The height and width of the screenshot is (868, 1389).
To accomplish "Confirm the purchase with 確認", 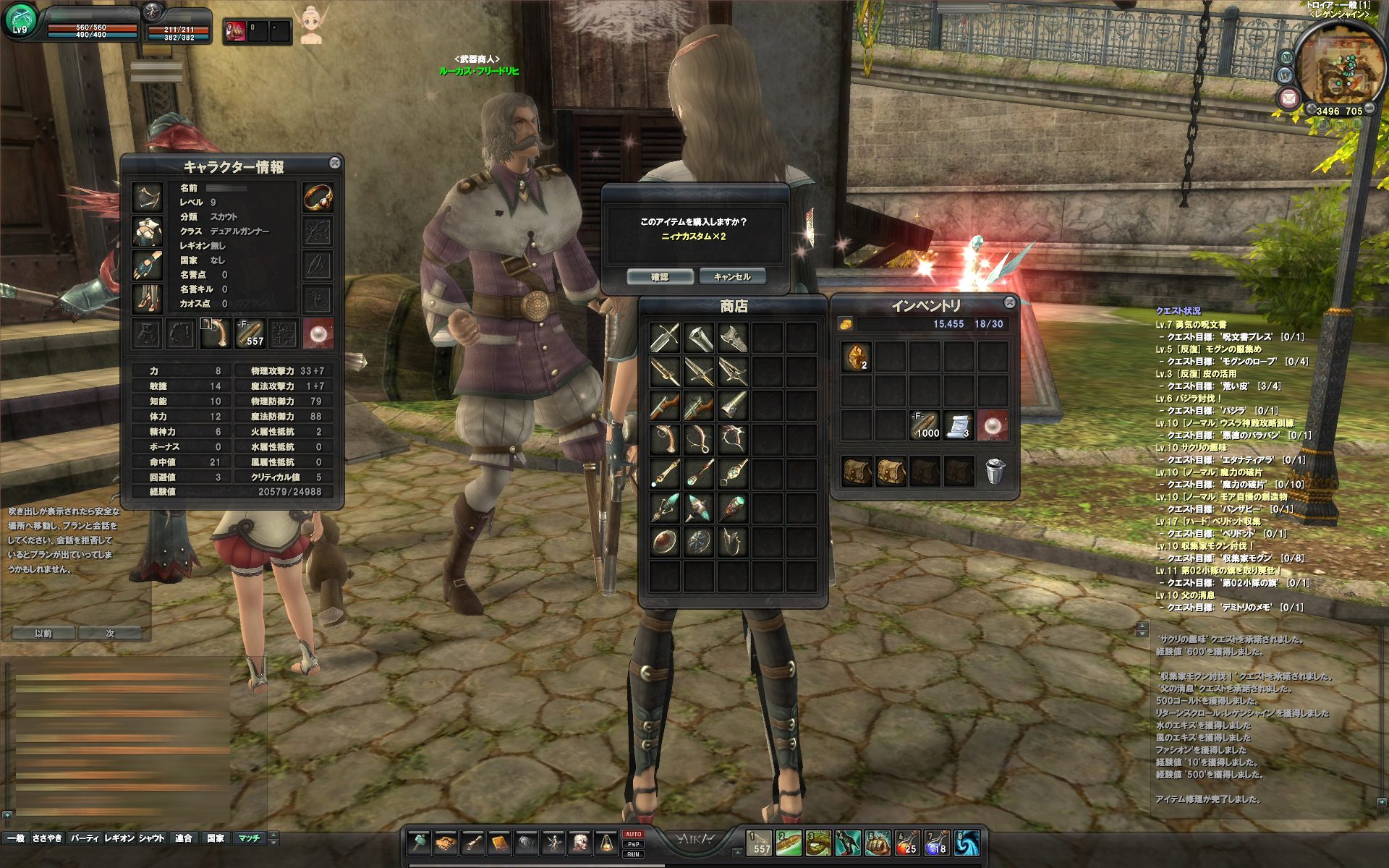I will point(660,277).
